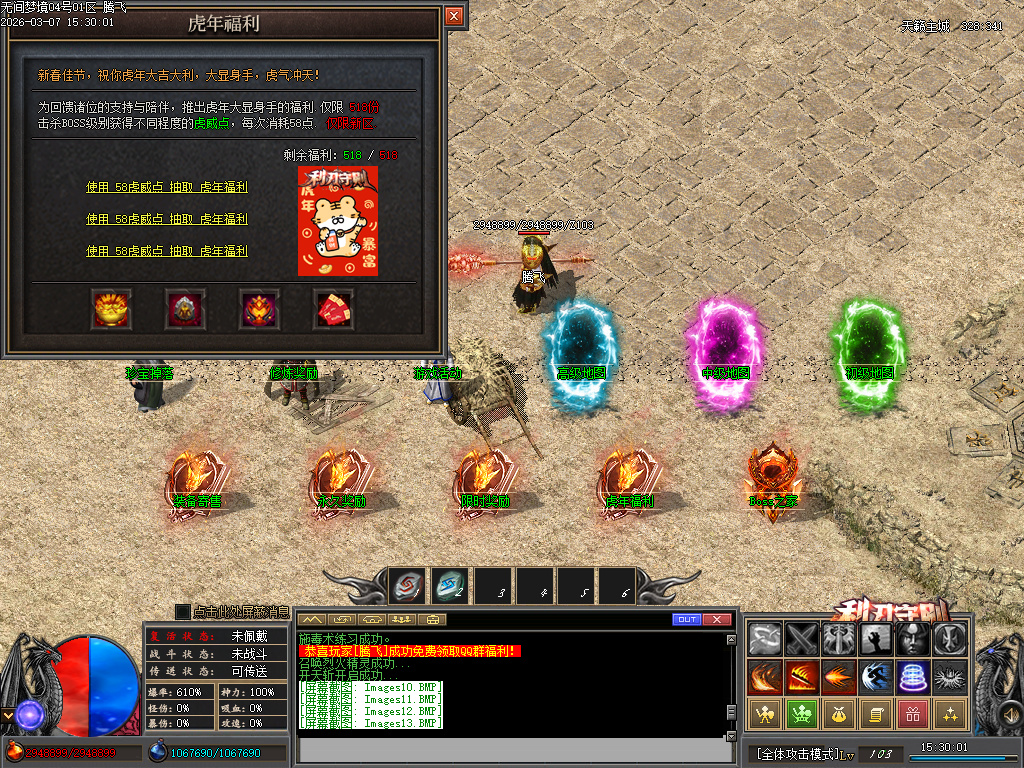1024x768 pixels.
Task: Open the red gift box button
Action: [913, 714]
